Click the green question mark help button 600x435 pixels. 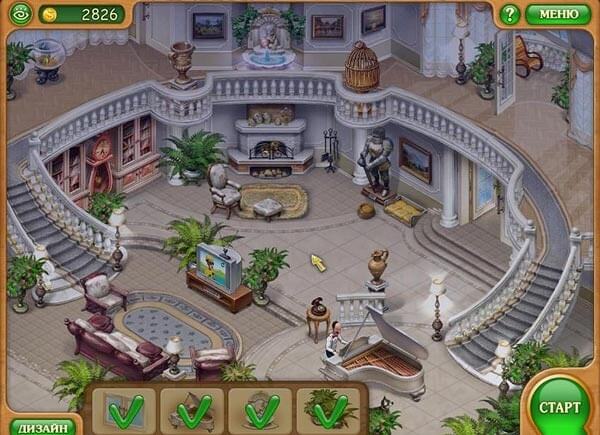(510, 14)
